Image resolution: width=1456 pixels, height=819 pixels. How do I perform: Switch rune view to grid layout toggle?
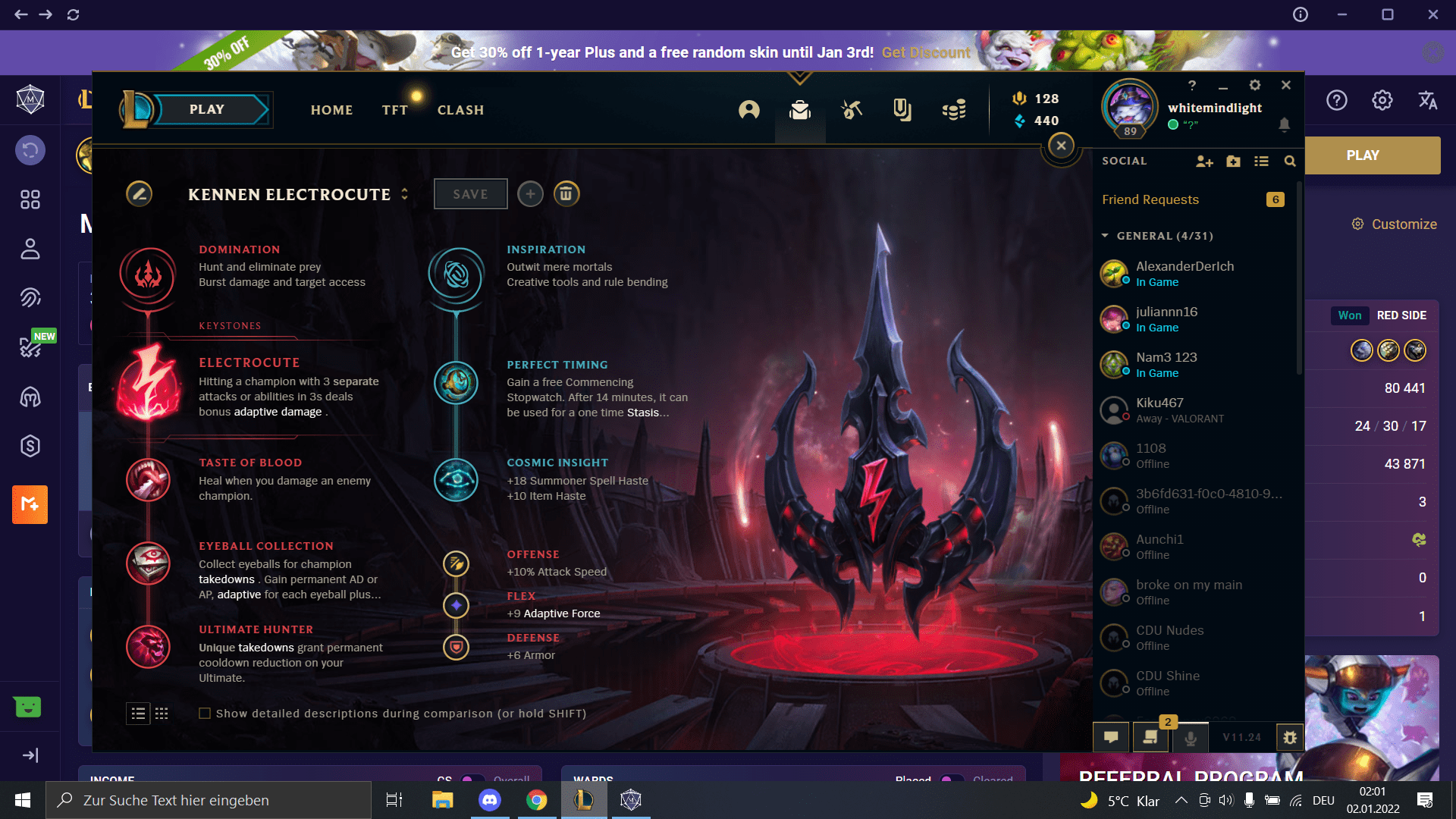click(162, 714)
